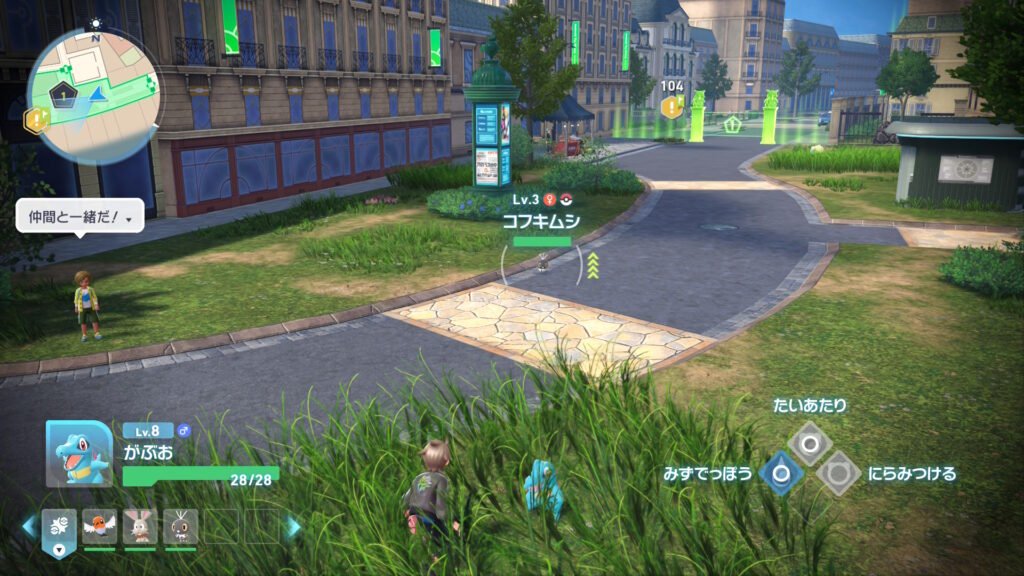Choose the Bunnelby party slot
The height and width of the screenshot is (576, 1024).
click(140, 526)
